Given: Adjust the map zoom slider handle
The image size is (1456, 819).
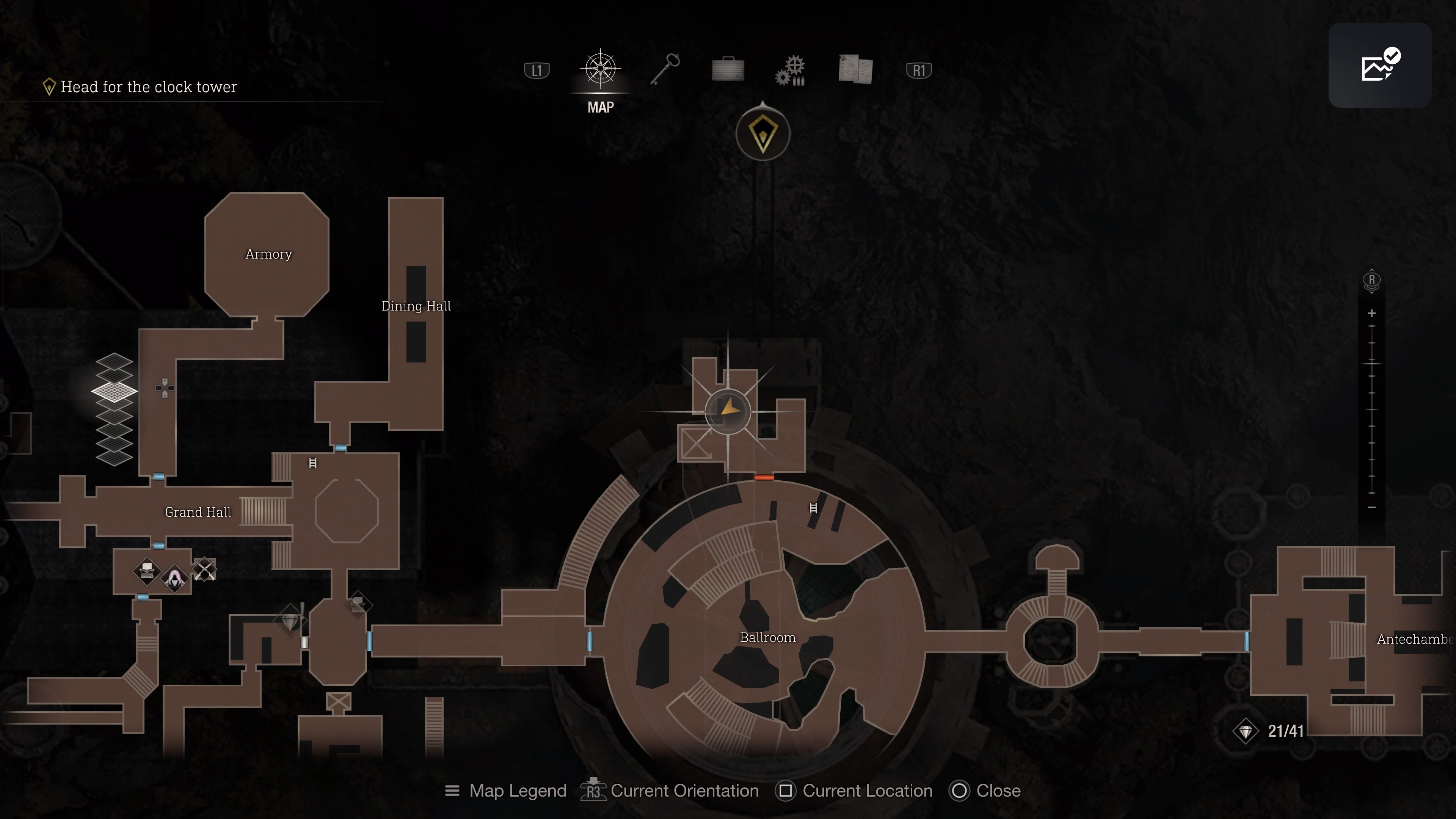Looking at the screenshot, I should (x=1372, y=363).
